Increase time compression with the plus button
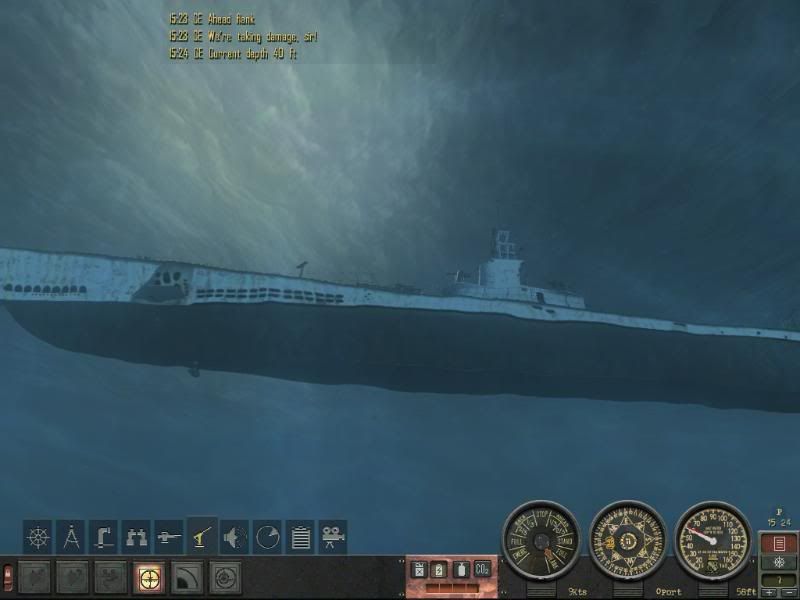This screenshot has width=800, height=600. (766, 593)
